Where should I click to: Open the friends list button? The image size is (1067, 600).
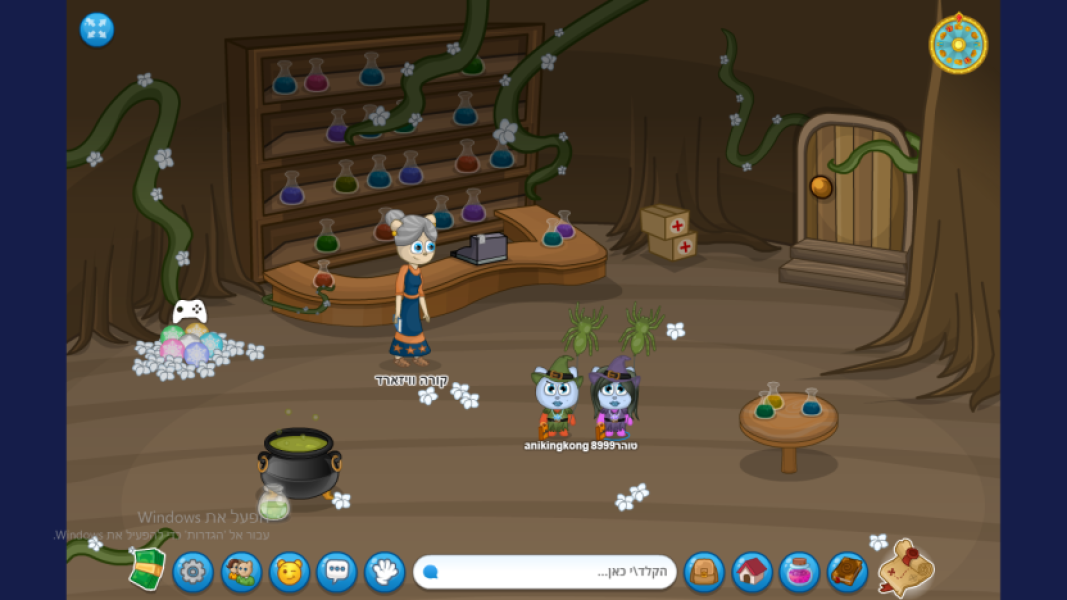(241, 572)
